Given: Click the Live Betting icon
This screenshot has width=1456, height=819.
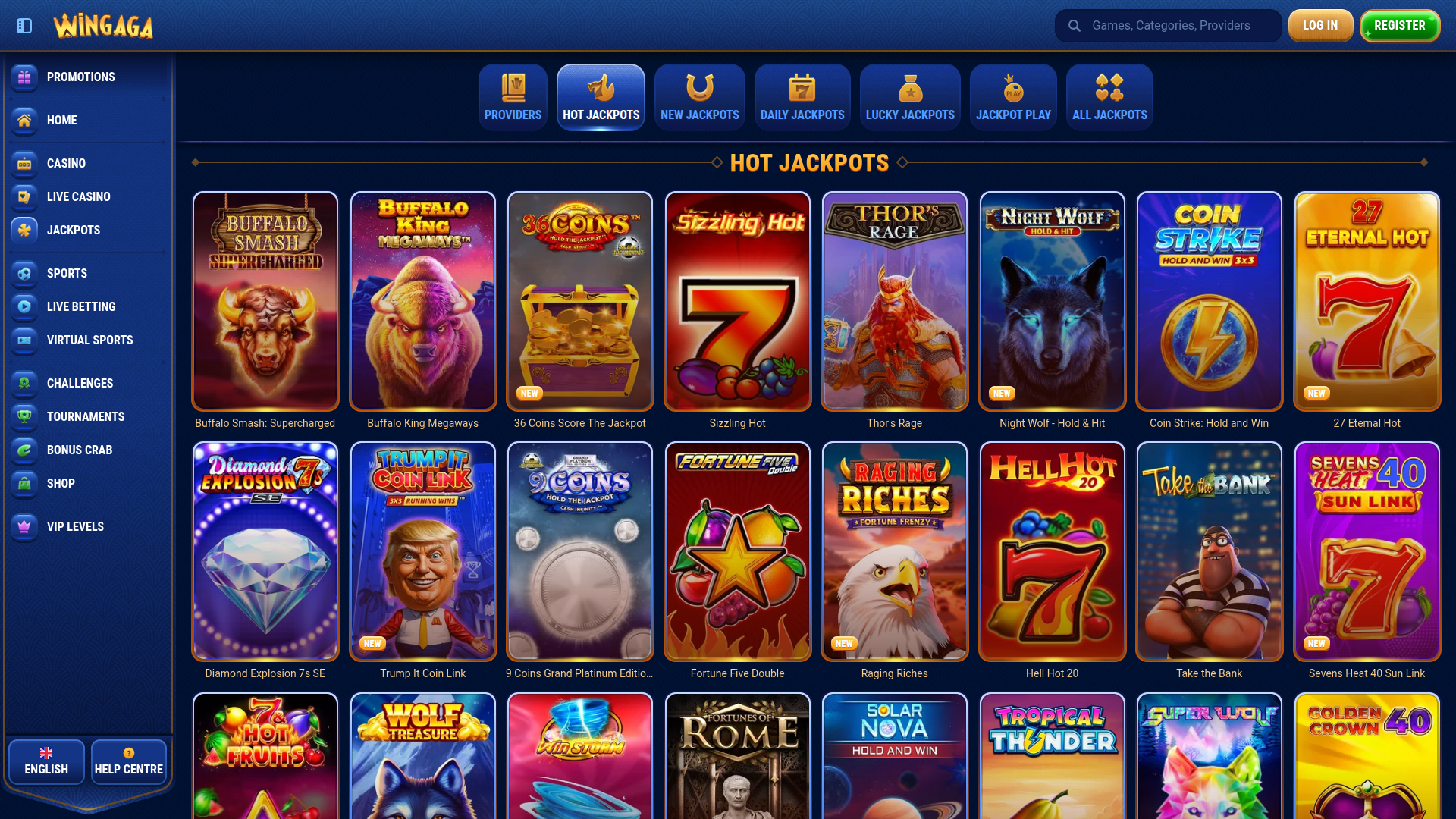Looking at the screenshot, I should pyautogui.click(x=24, y=307).
